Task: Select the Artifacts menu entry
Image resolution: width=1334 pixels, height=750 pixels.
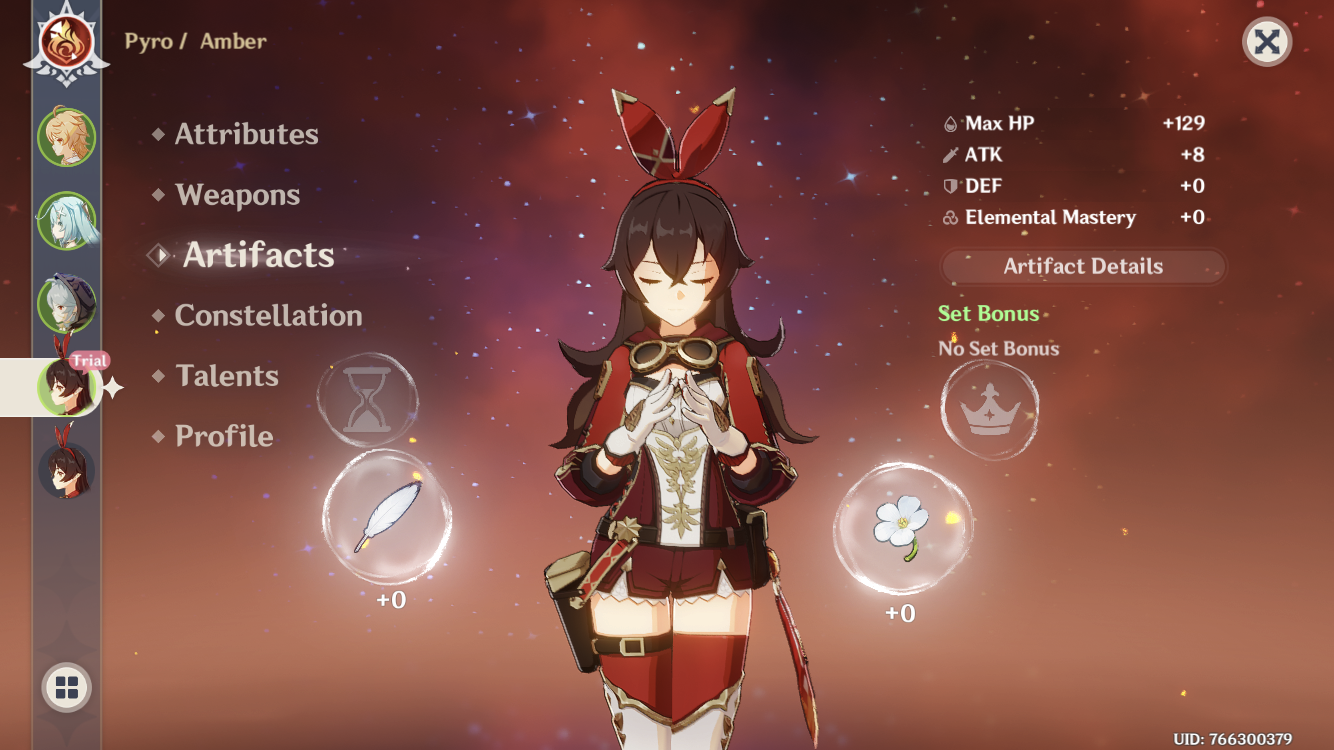Action: [x=258, y=255]
